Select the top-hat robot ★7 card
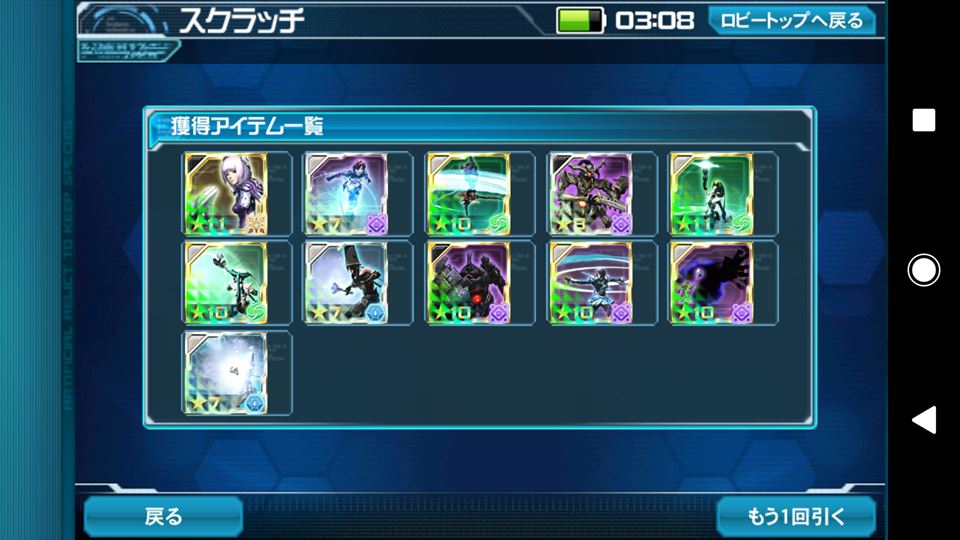The image size is (960, 540). (x=346, y=283)
